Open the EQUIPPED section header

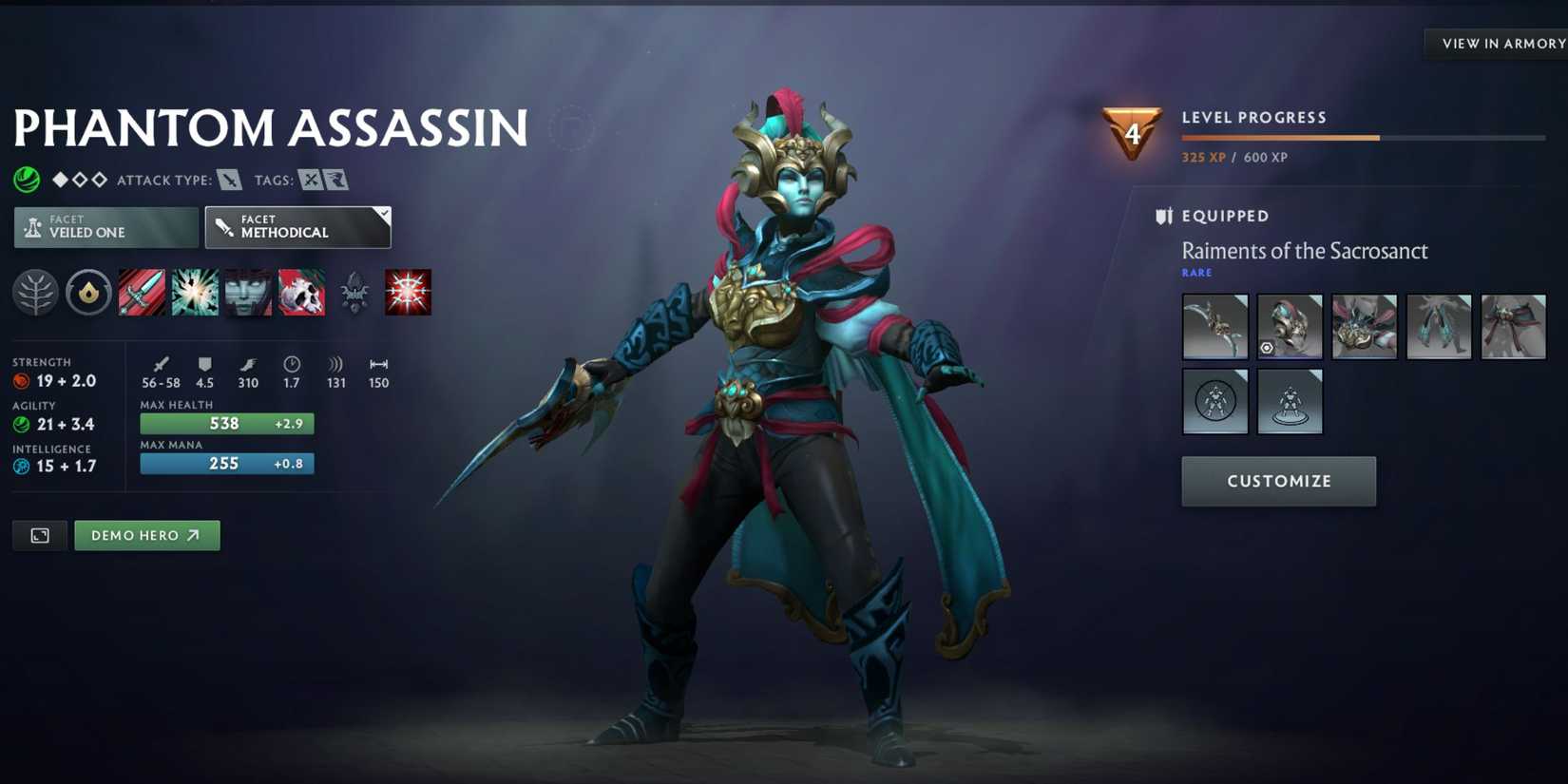click(1225, 216)
